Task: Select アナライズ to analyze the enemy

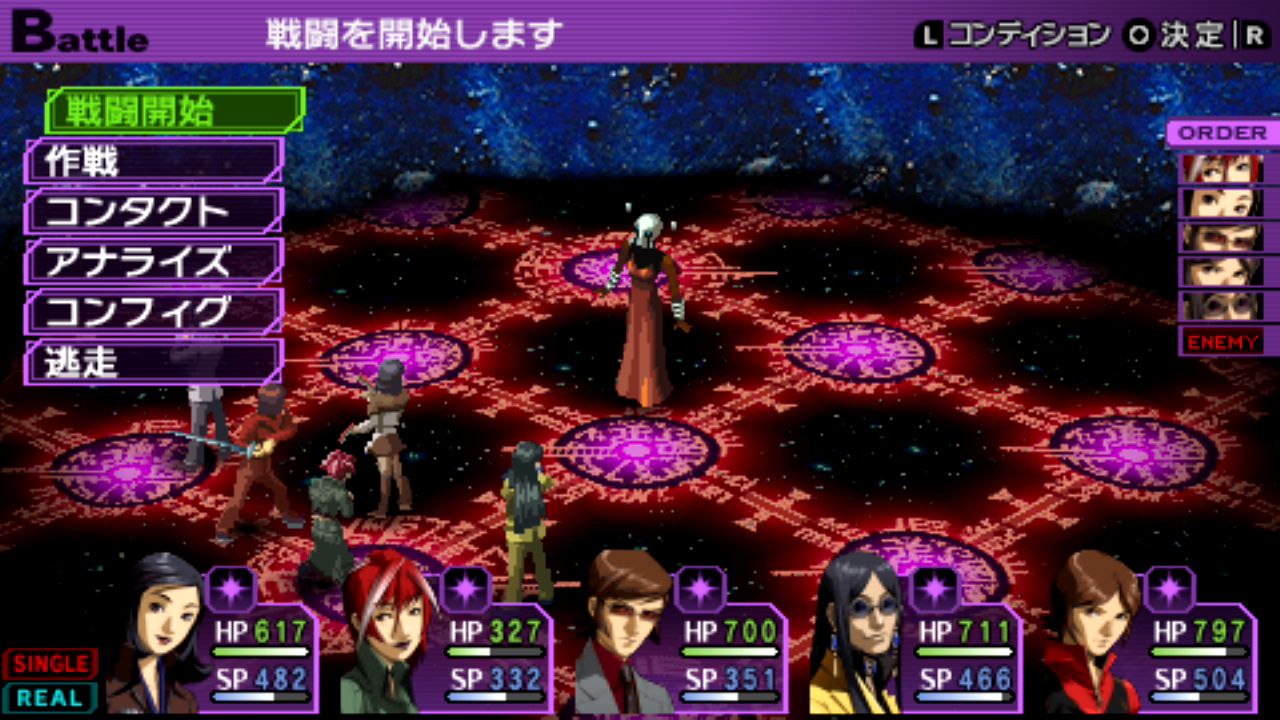Action: click(155, 261)
